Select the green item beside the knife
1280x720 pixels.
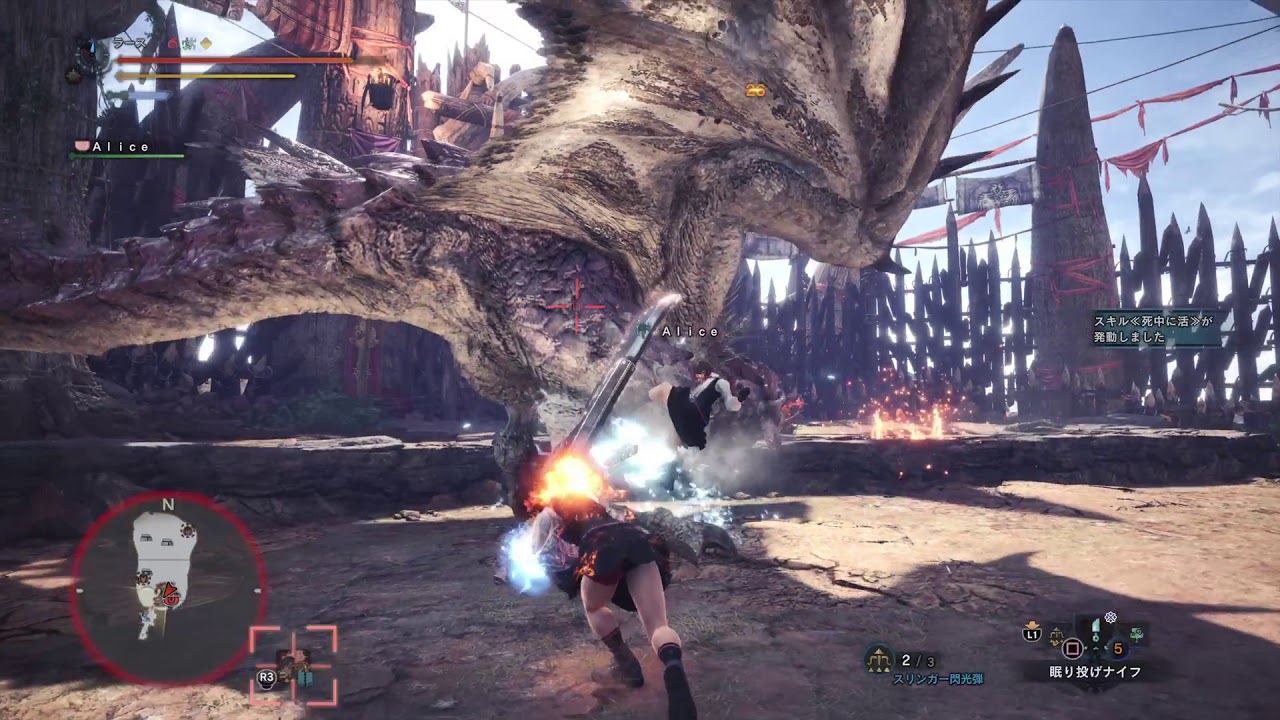tap(1137, 632)
